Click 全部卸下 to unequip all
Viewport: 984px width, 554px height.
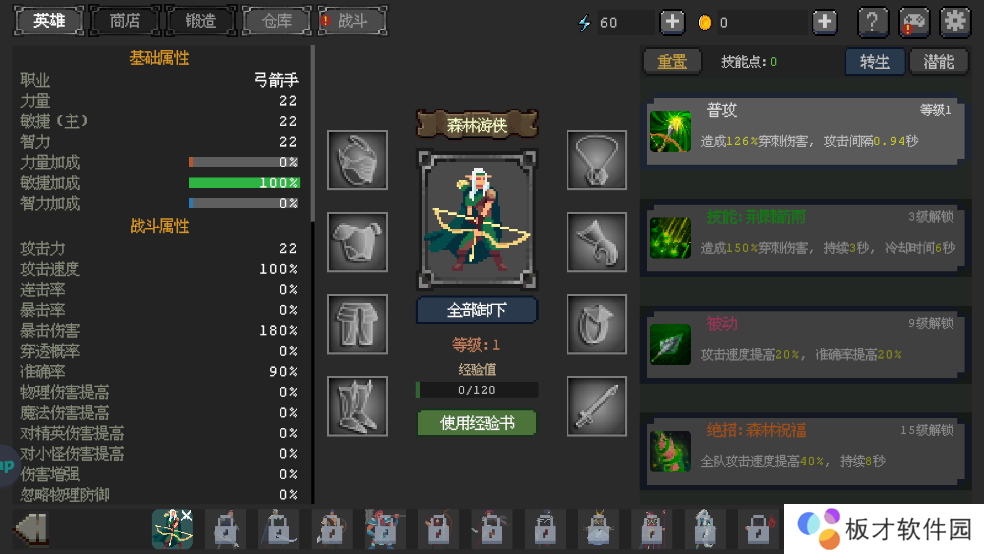(x=477, y=310)
